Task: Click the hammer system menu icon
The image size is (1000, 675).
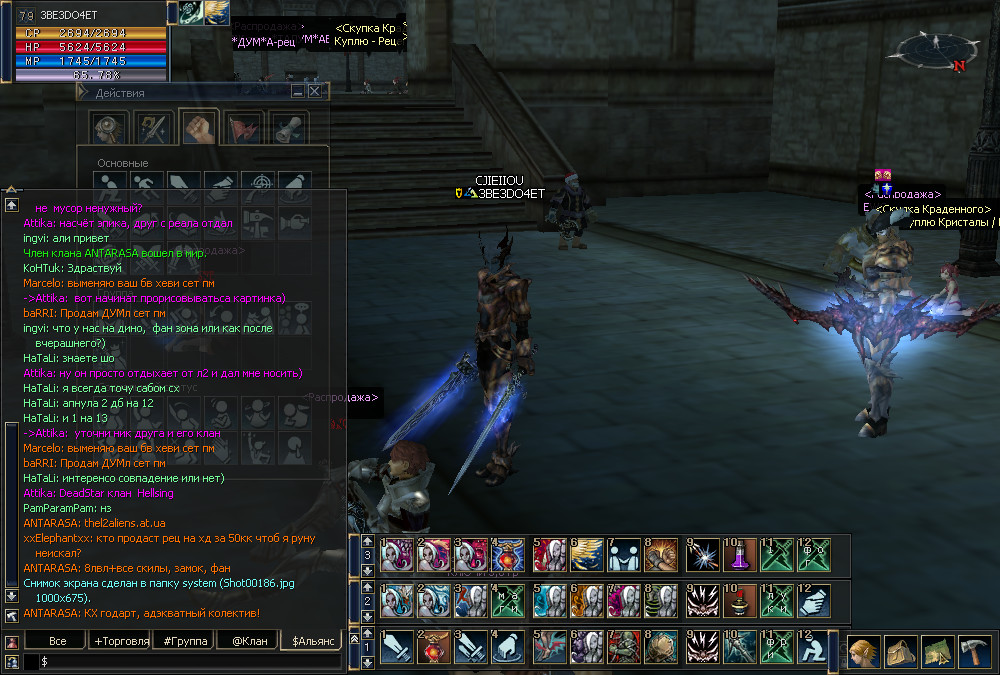Action: tap(974, 651)
